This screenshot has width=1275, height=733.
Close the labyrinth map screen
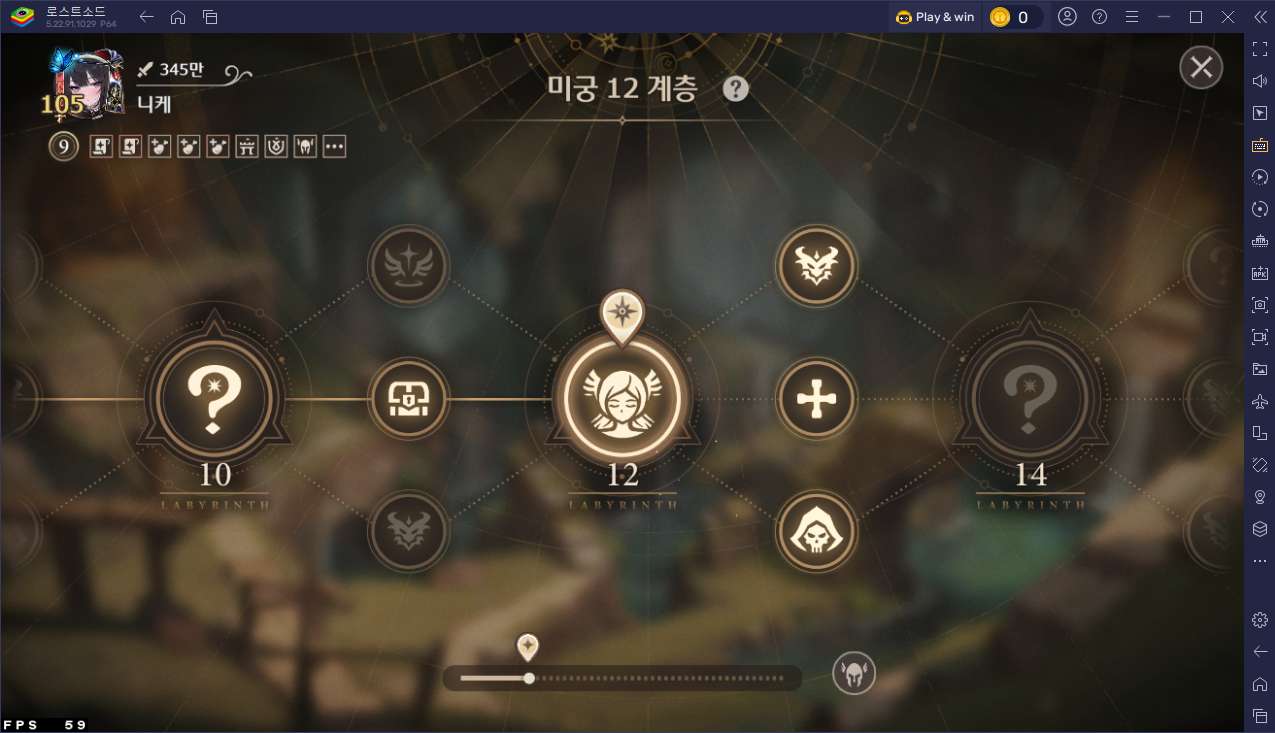click(x=1201, y=68)
